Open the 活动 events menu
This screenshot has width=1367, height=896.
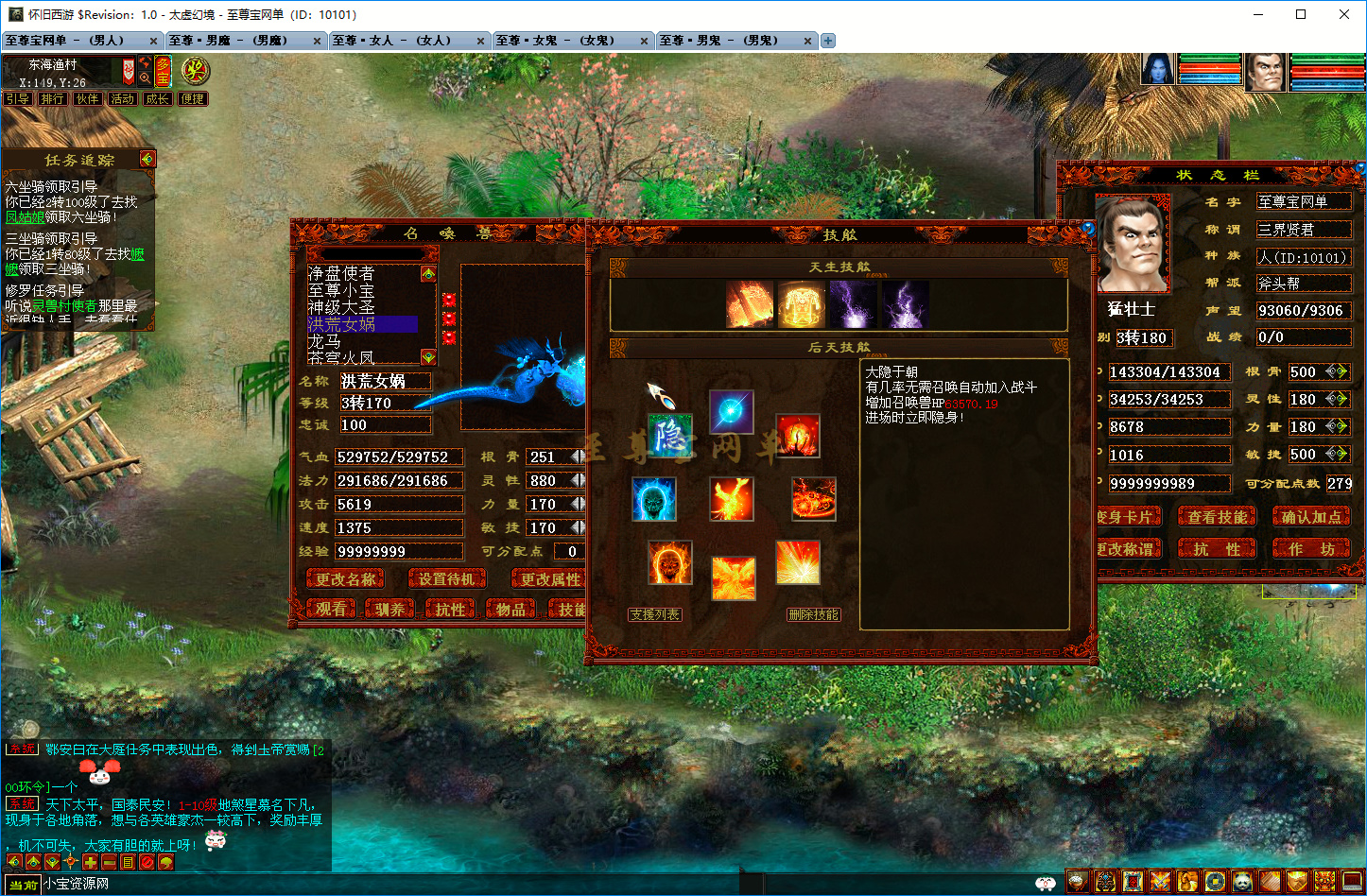122,98
